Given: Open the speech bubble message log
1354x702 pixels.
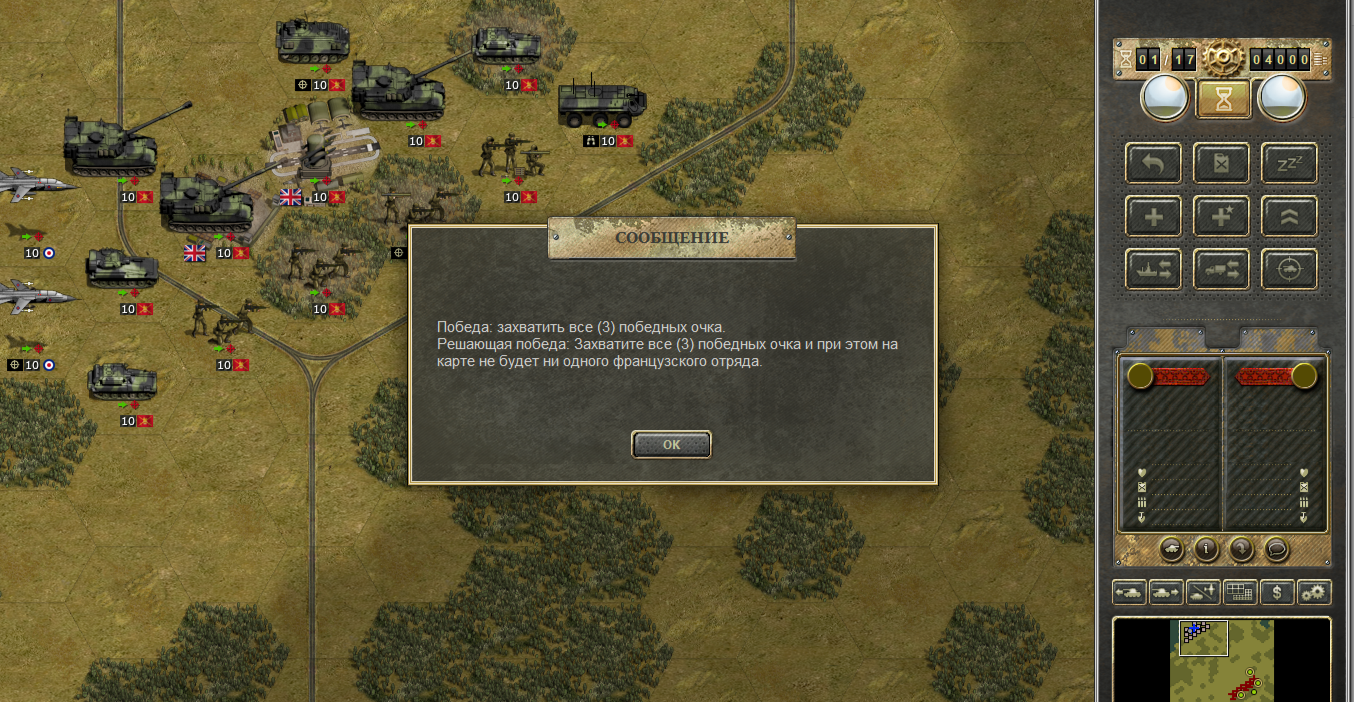Looking at the screenshot, I should [x=1275, y=548].
